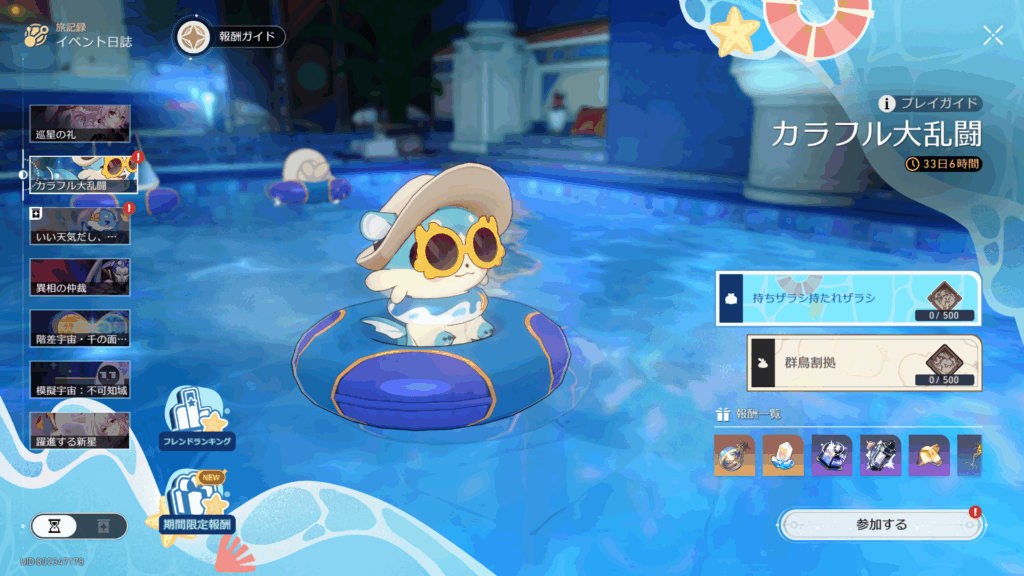Image resolution: width=1024 pixels, height=576 pixels.
Task: Switch to the 階差宇宙・千の面 entry
Action: click(x=80, y=328)
